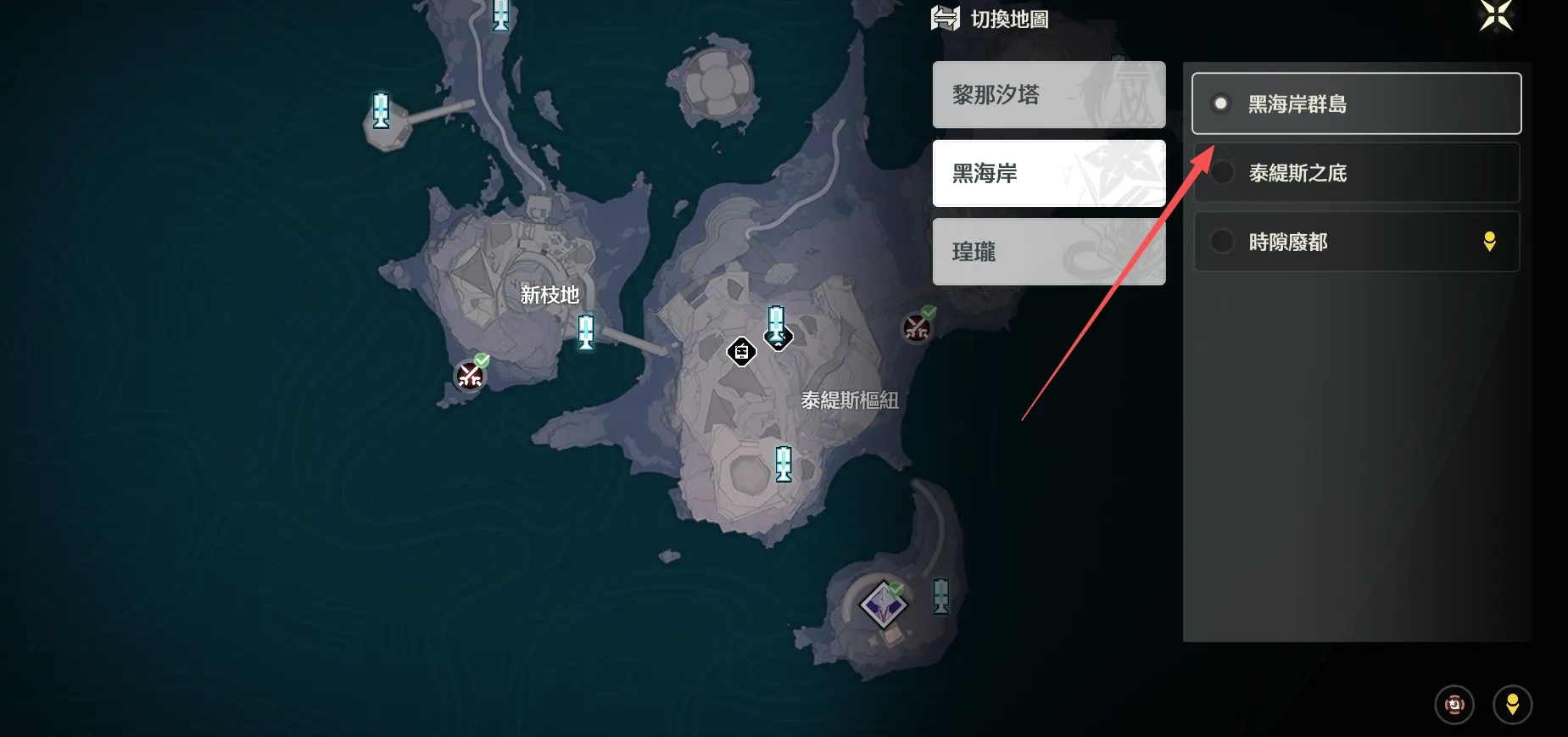Click the teleport beacon at the top of the map
The height and width of the screenshot is (737, 1568).
tap(501, 15)
